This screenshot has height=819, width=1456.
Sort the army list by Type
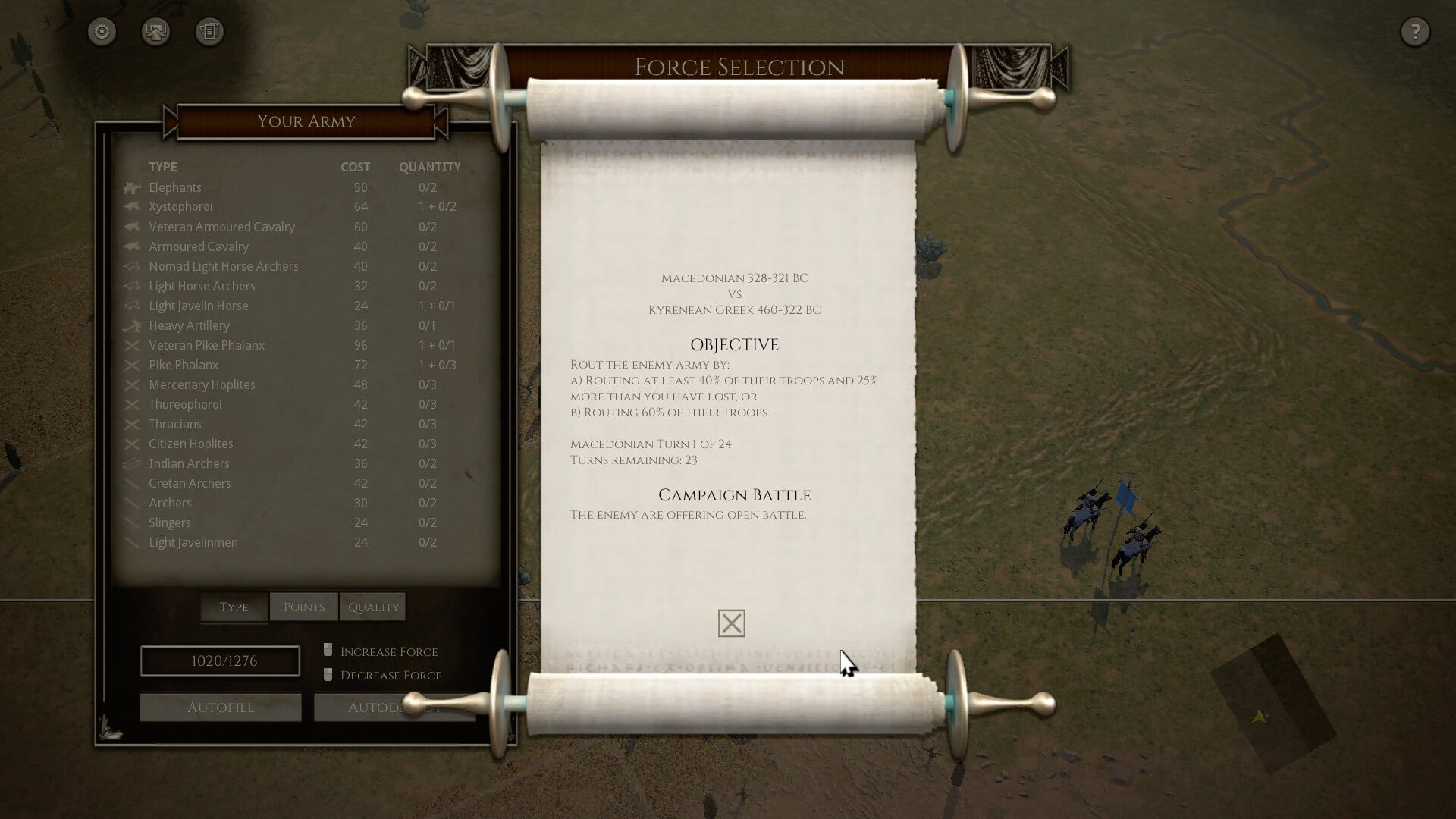234,607
